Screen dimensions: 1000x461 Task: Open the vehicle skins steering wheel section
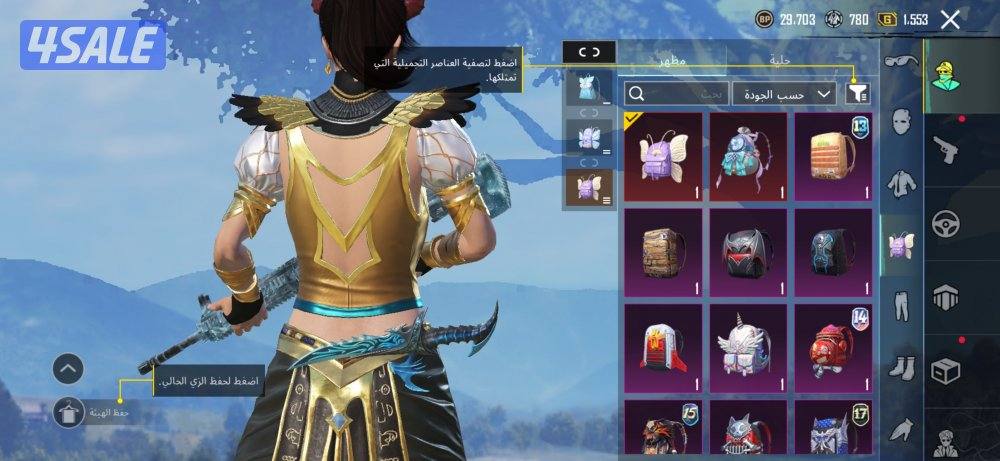[945, 223]
